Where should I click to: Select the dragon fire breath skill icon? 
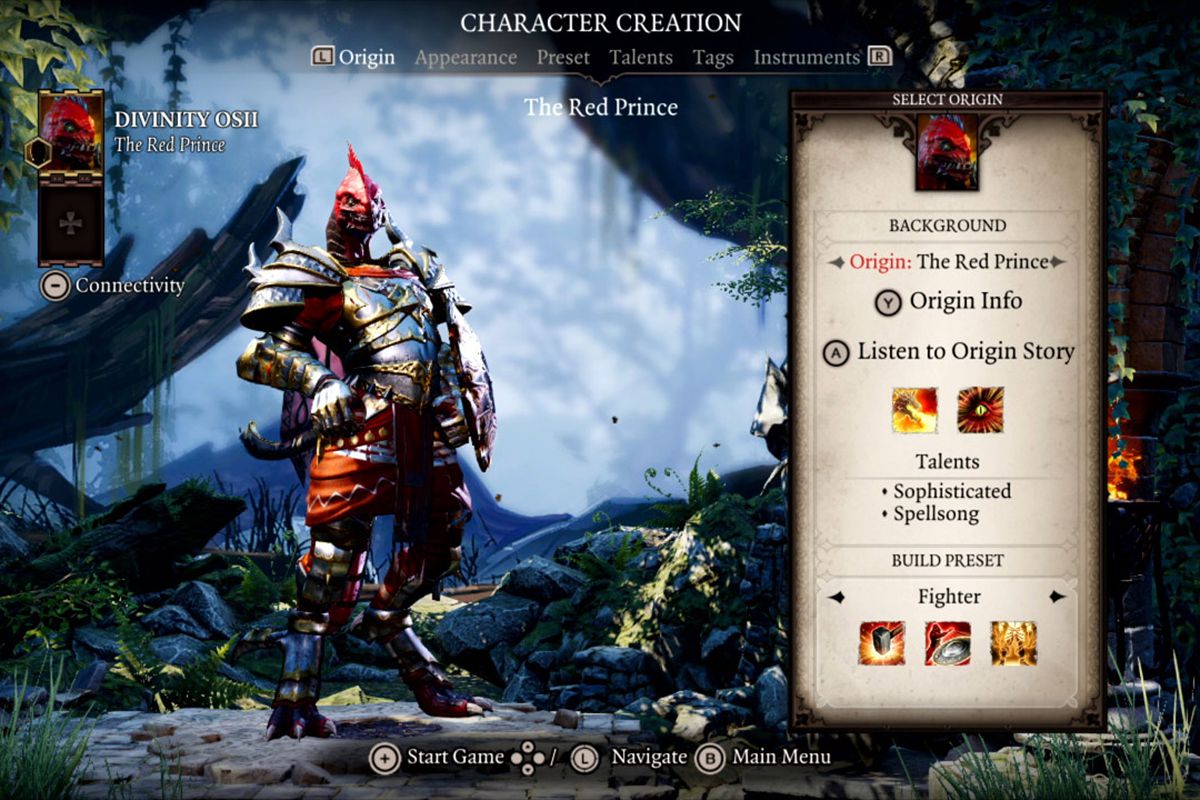point(914,409)
